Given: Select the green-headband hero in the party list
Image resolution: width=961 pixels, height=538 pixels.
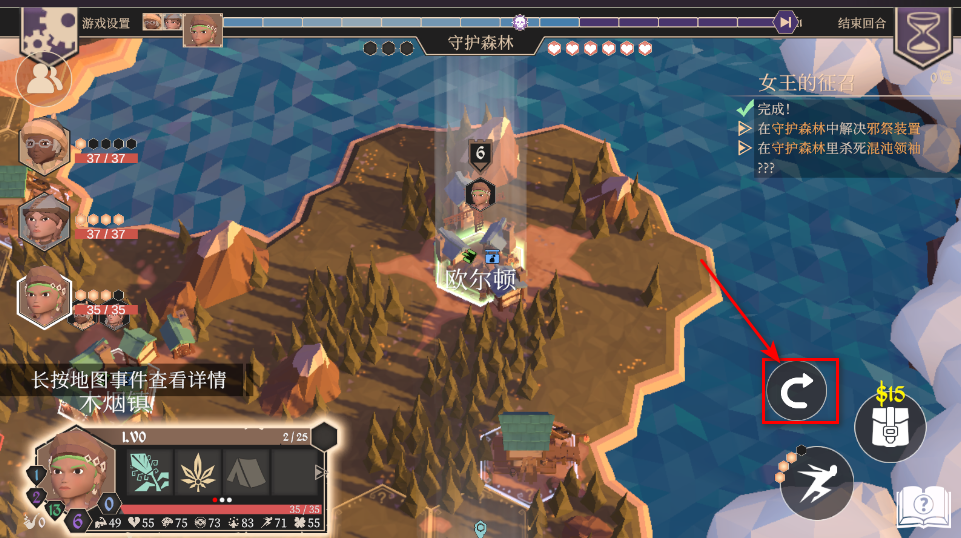Looking at the screenshot, I should point(44,298).
